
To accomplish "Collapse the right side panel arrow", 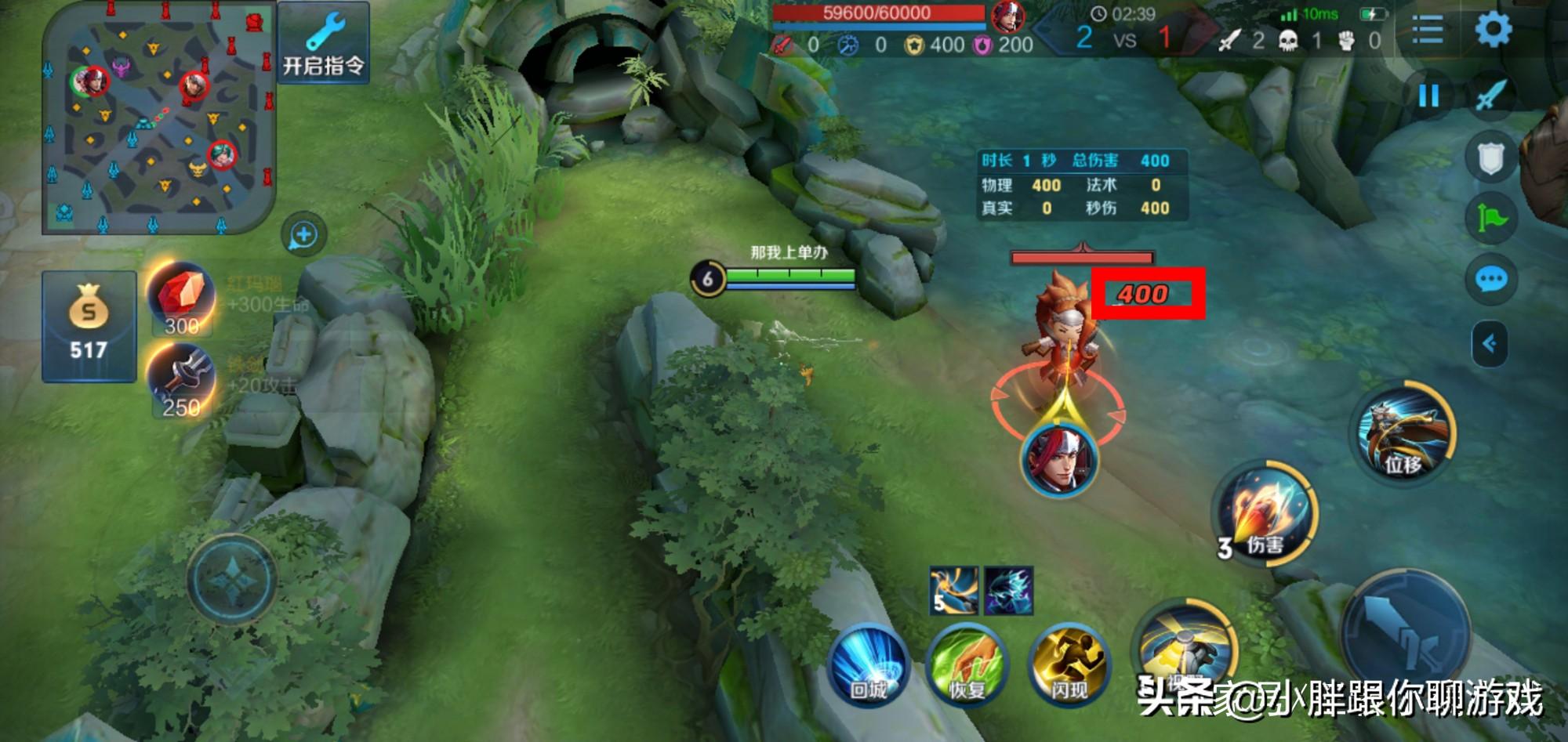I will [1490, 343].
